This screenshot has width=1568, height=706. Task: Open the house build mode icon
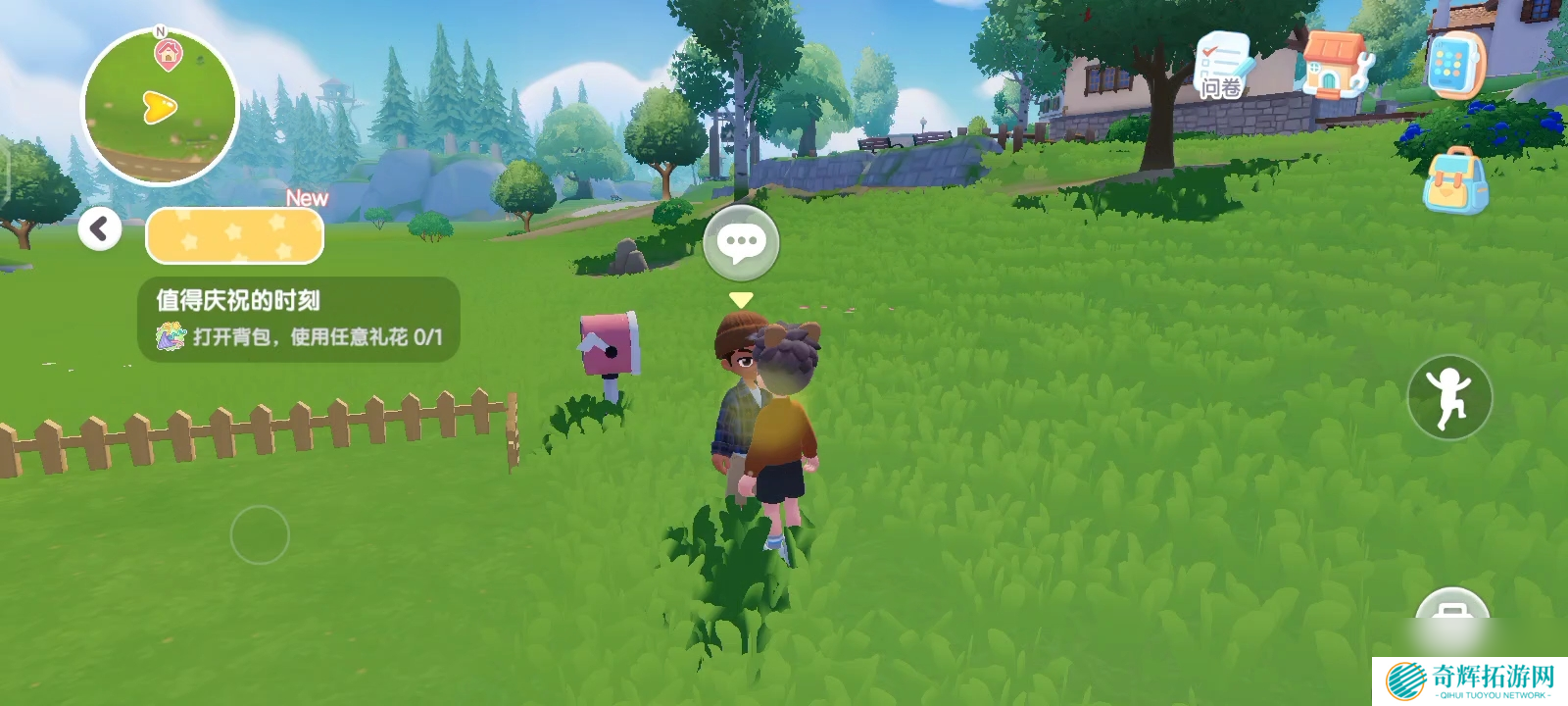click(x=1337, y=65)
